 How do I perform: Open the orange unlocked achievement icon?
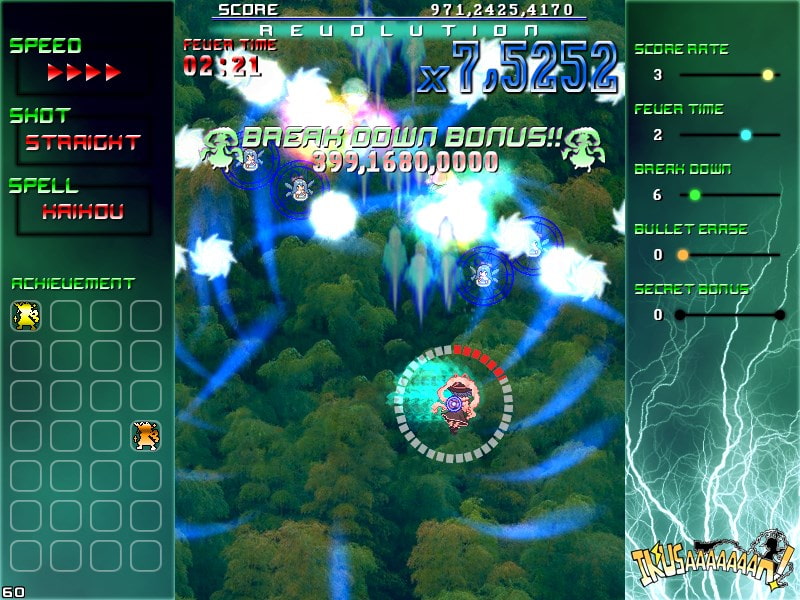(x=146, y=436)
